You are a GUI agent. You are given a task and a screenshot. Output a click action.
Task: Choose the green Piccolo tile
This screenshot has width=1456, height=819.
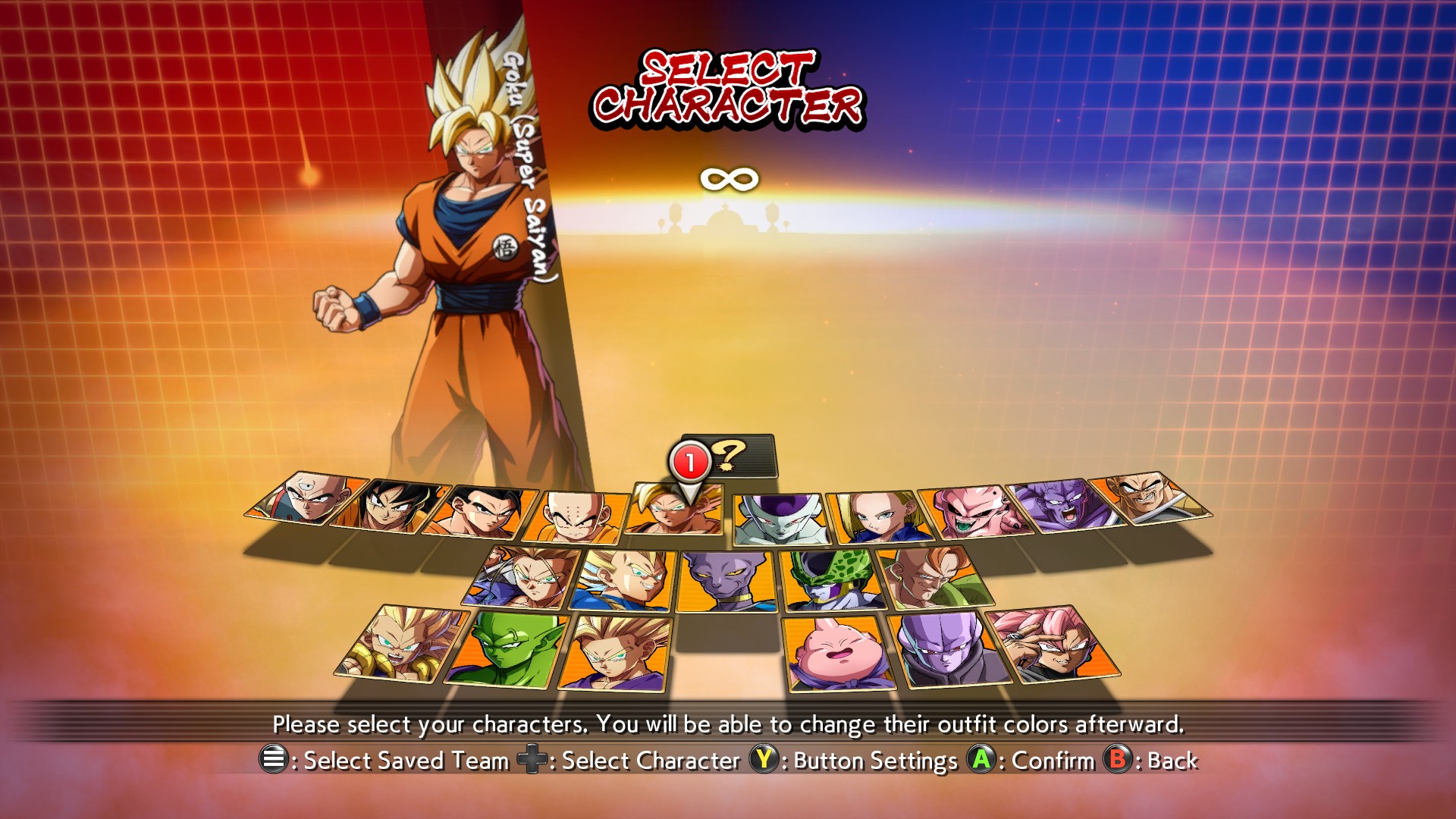pyautogui.click(x=507, y=648)
